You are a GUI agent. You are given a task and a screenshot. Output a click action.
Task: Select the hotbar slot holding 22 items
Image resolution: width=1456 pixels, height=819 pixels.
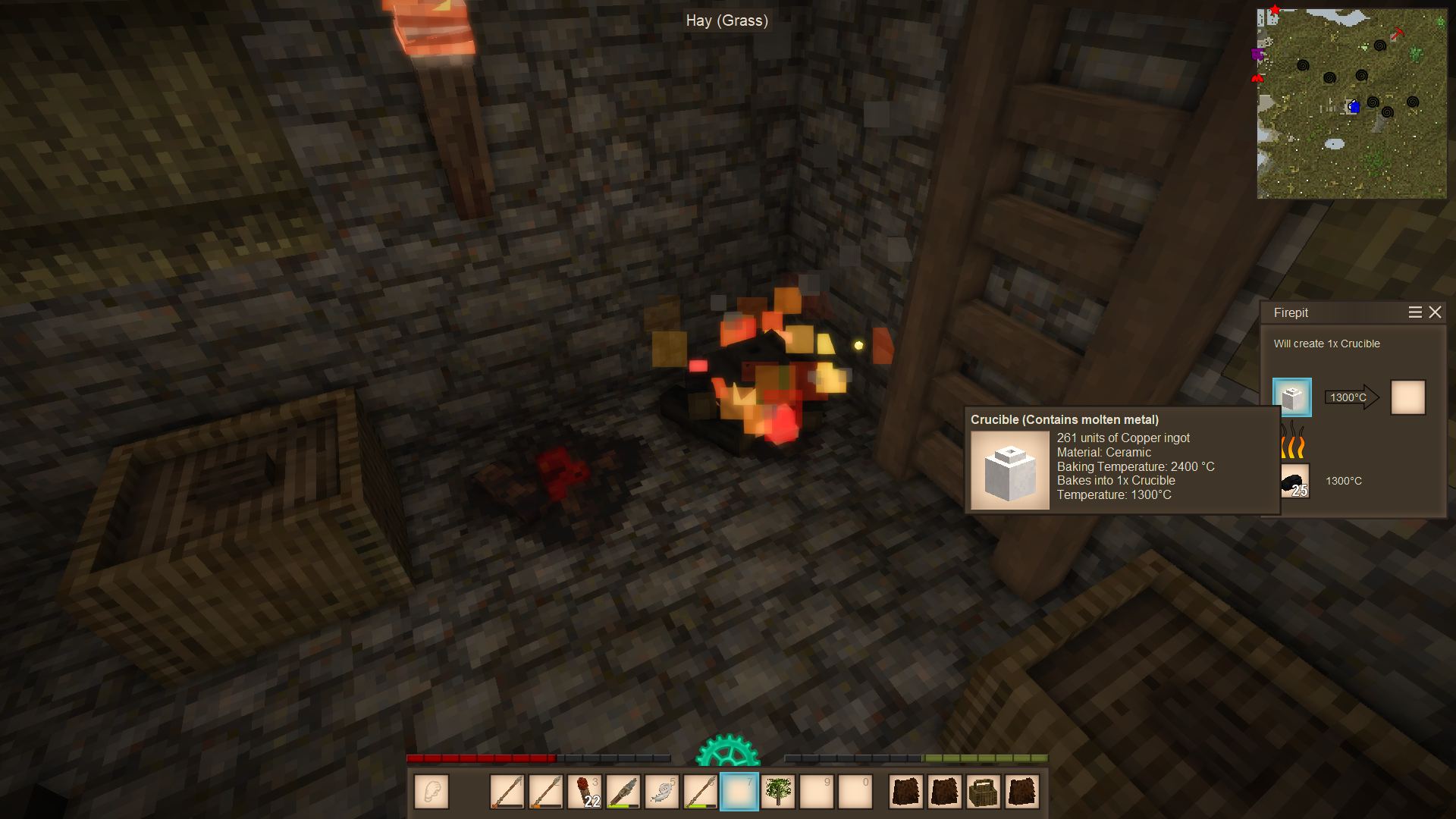tap(585, 792)
